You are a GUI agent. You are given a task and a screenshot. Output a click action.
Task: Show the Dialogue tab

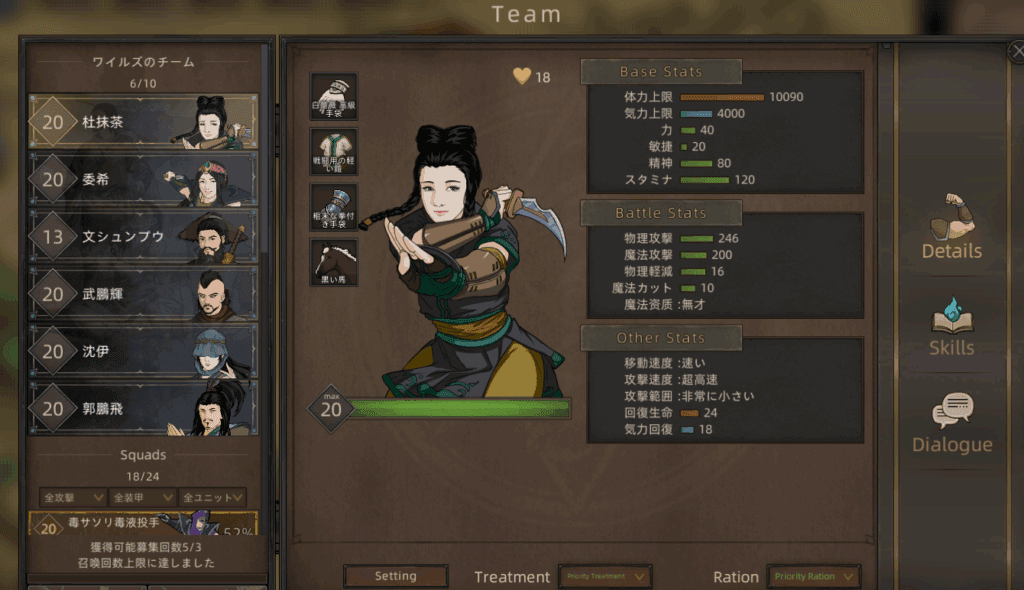pos(951,423)
